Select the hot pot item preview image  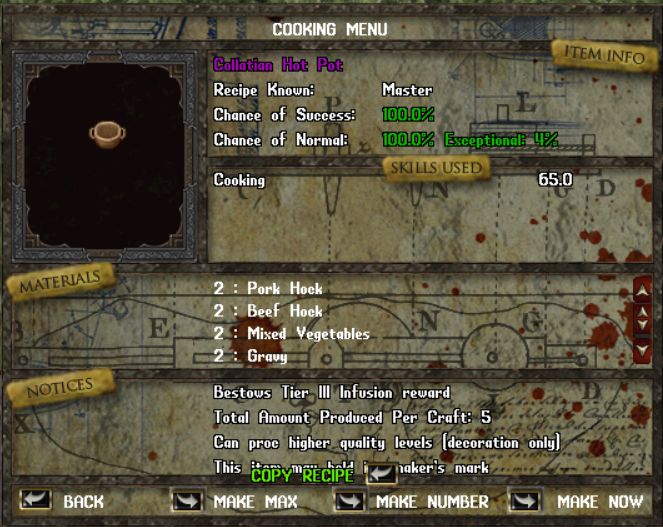pos(105,134)
